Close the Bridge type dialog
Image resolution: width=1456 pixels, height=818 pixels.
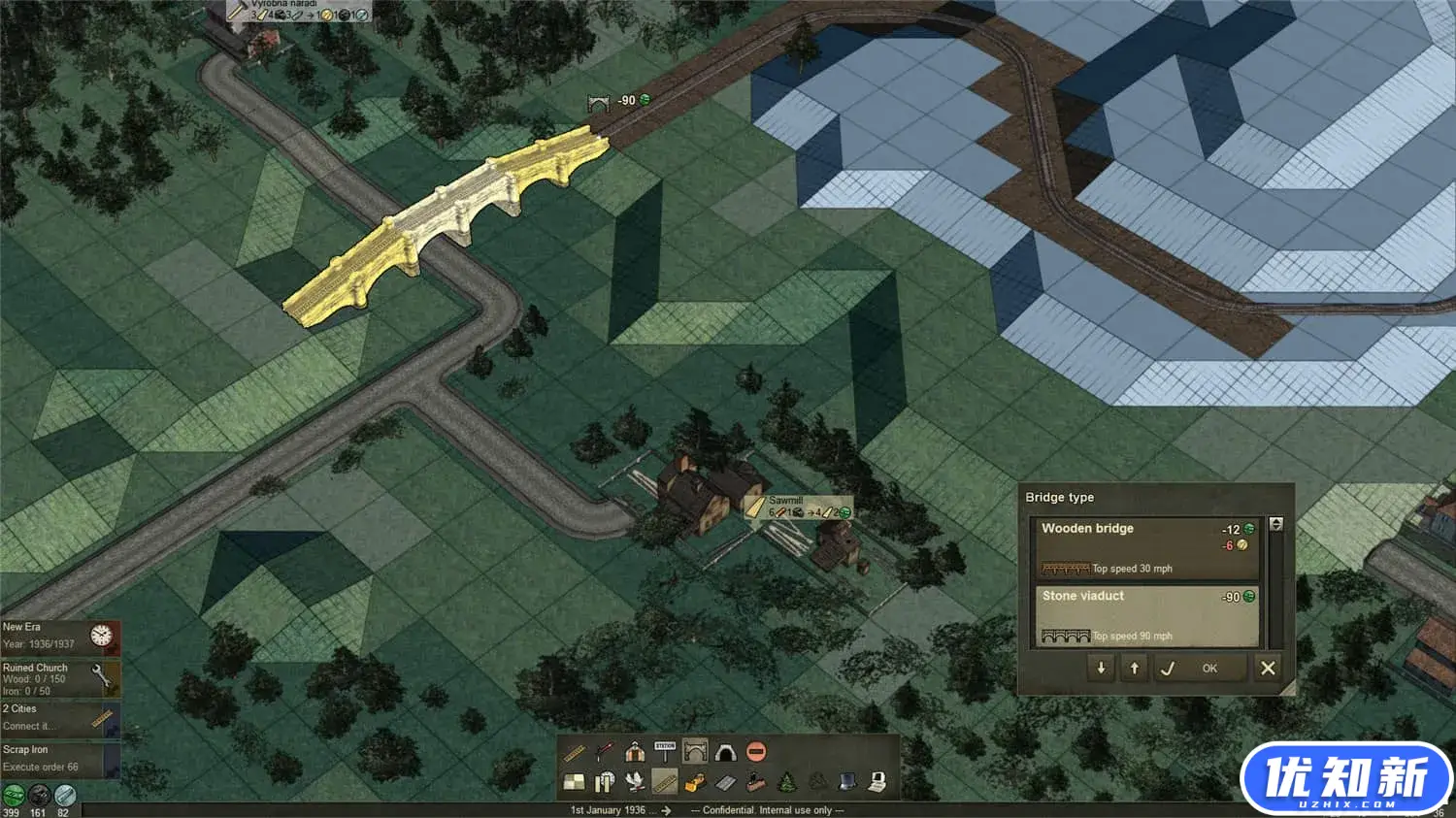click(1267, 668)
